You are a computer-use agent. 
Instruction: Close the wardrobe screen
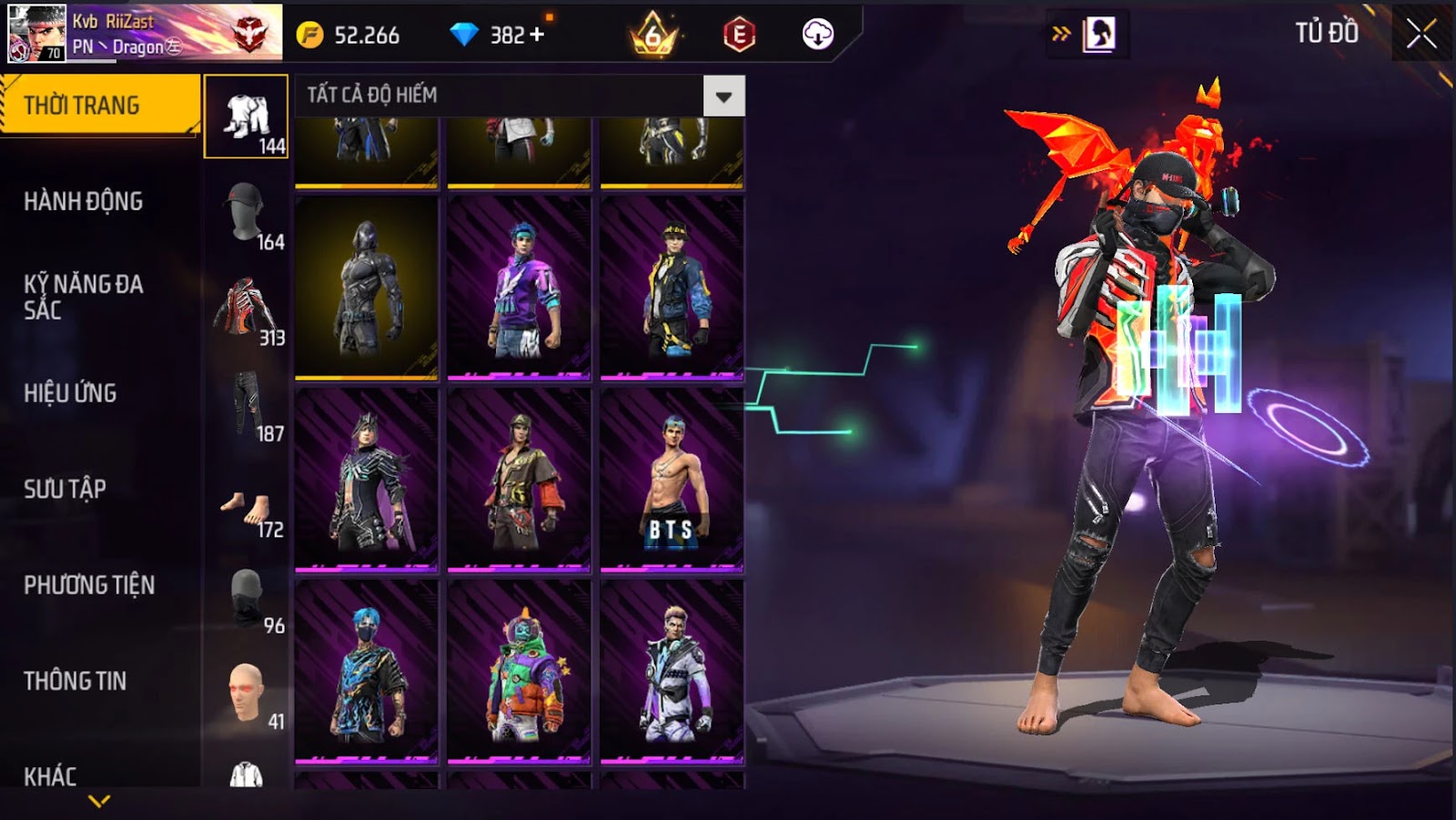(x=1421, y=35)
